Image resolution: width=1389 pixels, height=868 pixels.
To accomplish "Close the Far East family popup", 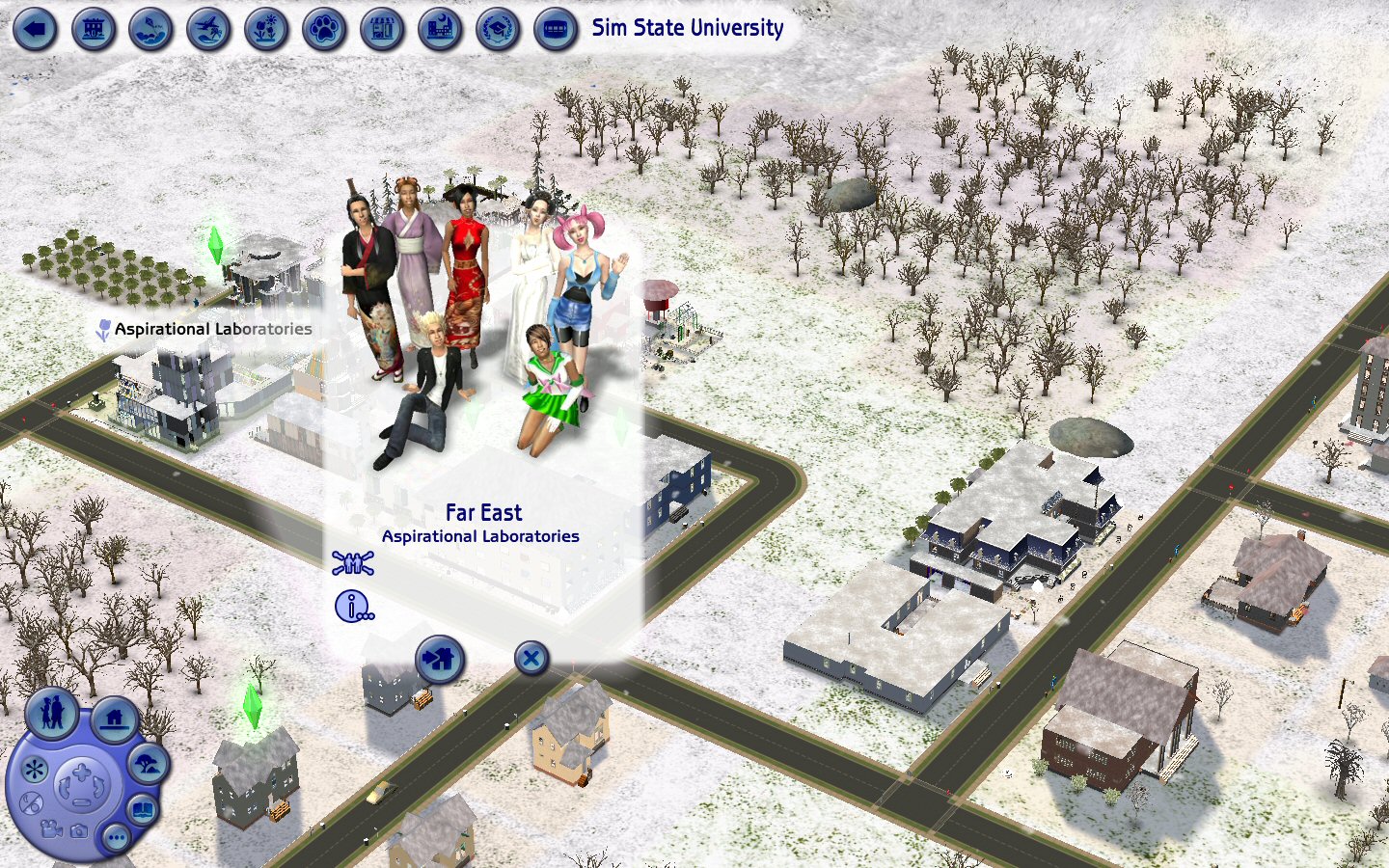I will tap(531, 659).
